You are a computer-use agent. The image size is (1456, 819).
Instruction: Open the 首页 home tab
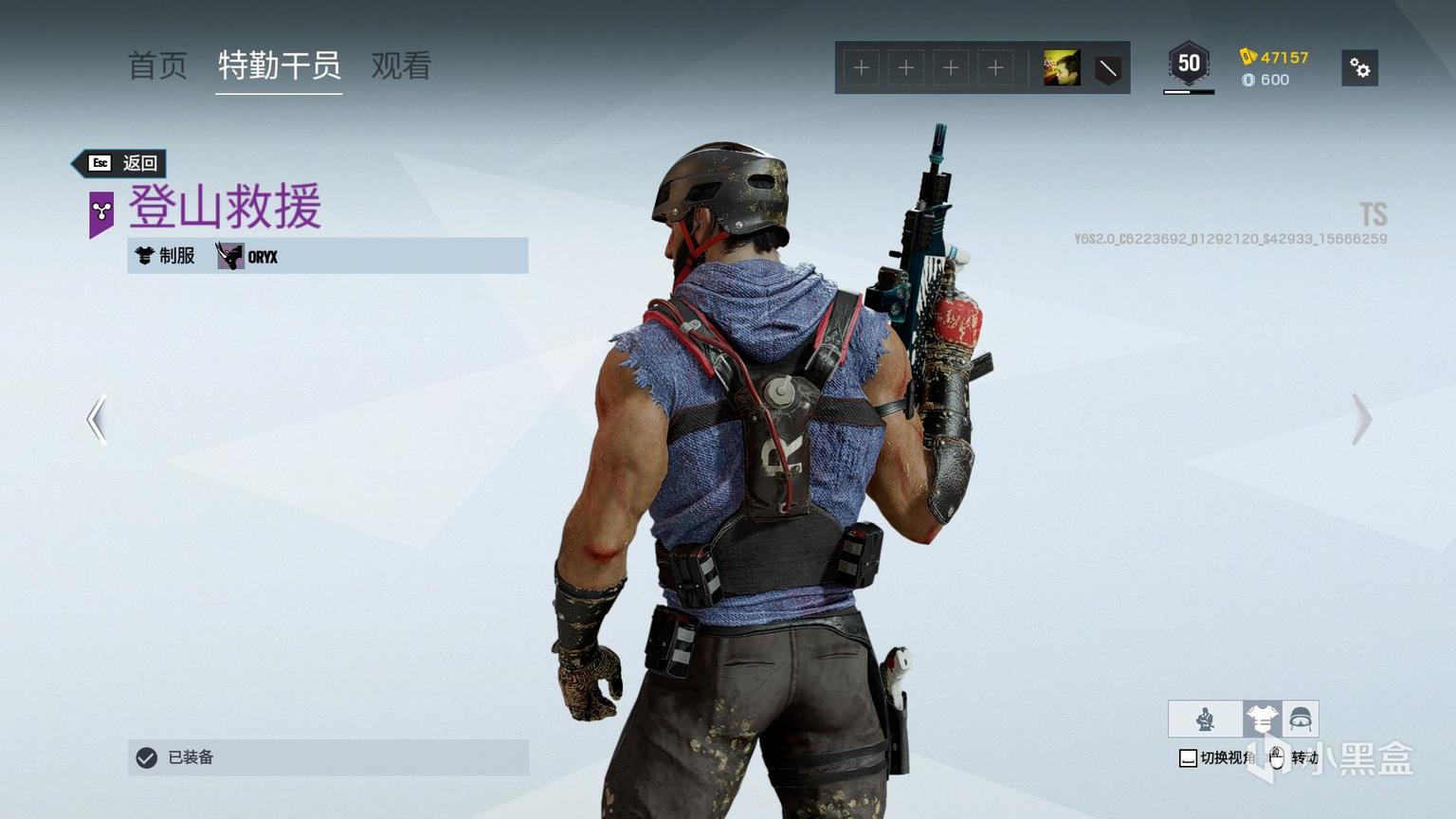(x=157, y=66)
